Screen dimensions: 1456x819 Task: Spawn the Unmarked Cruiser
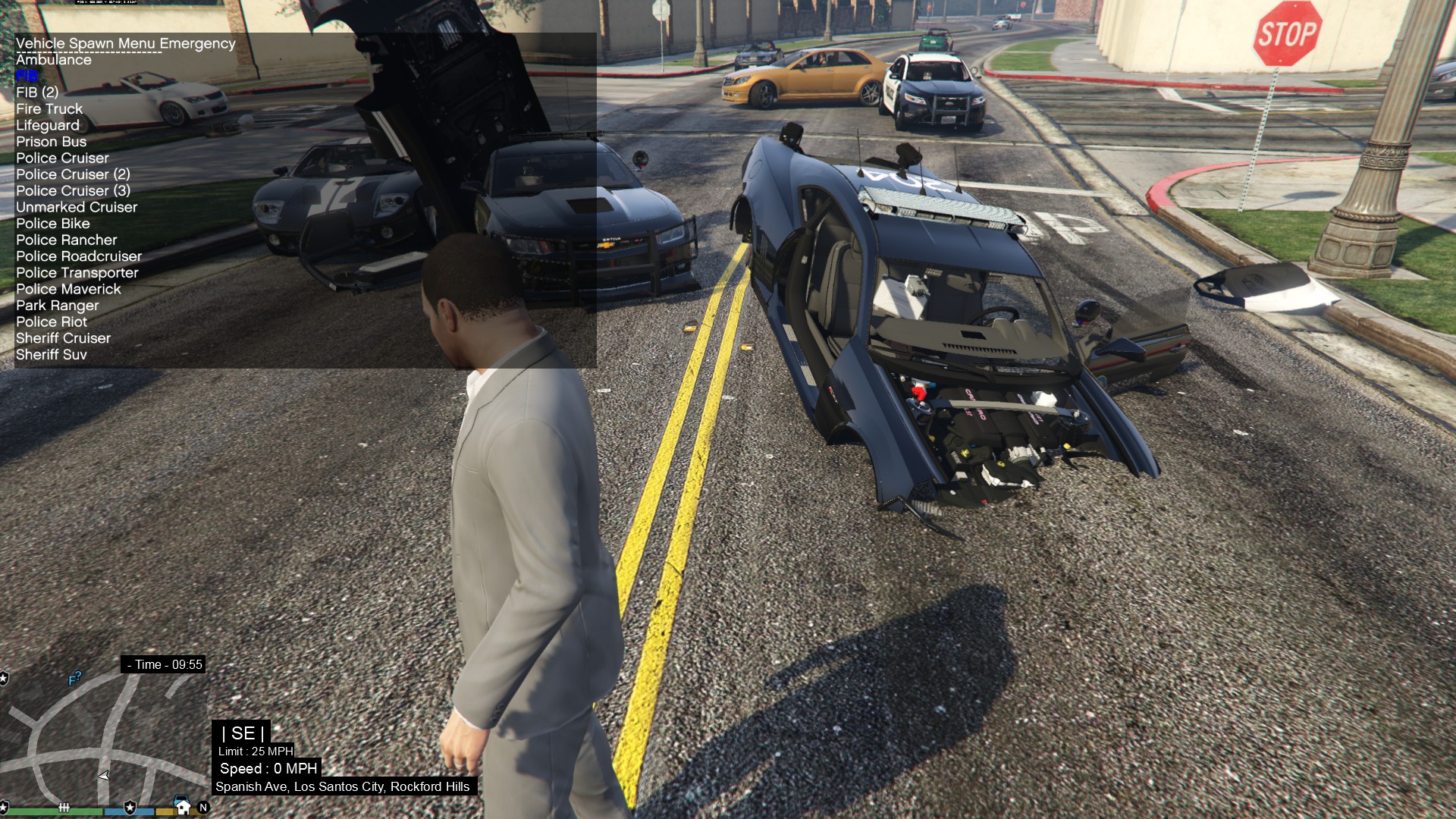tap(77, 207)
